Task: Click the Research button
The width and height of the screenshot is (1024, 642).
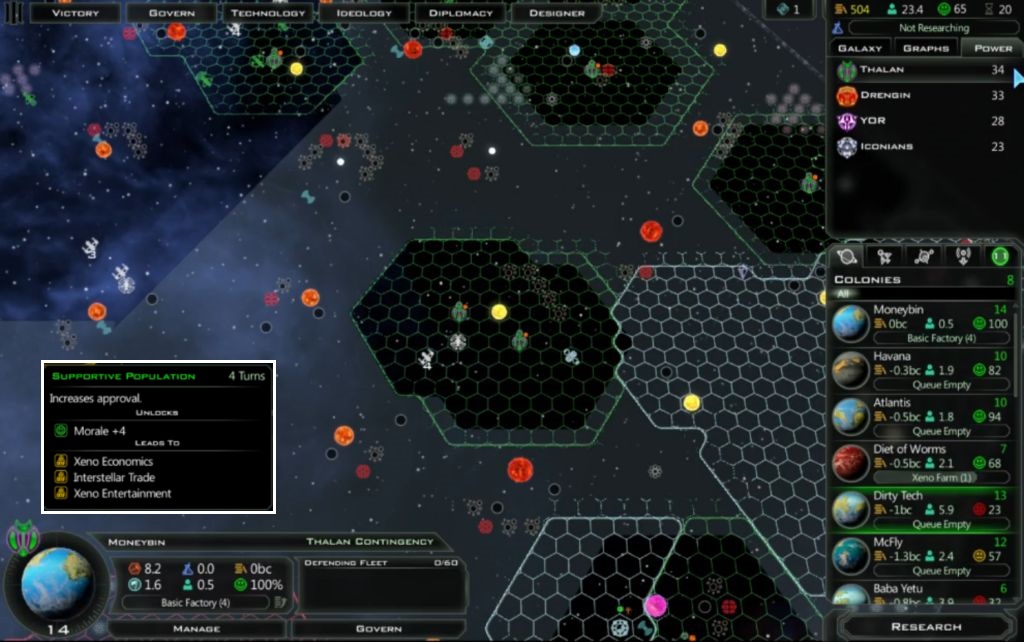Action: (x=925, y=627)
